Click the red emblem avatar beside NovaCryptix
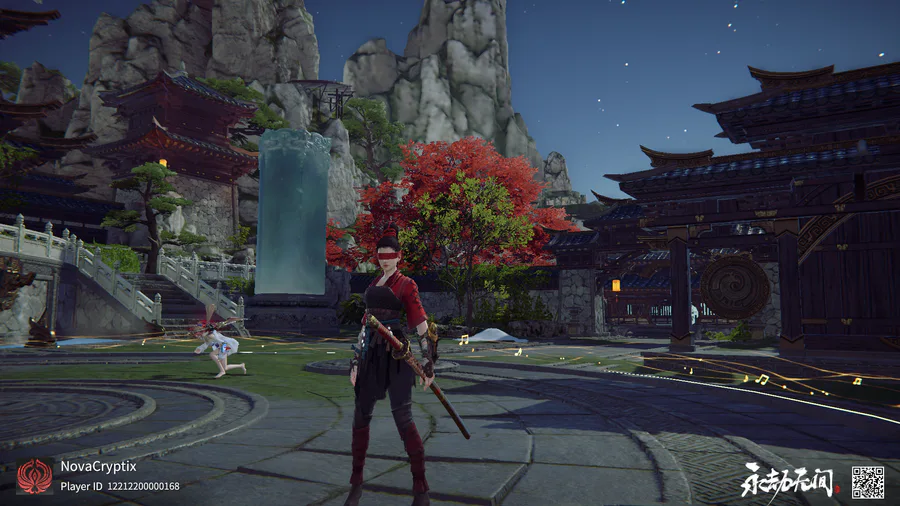The height and width of the screenshot is (506, 900). click(x=35, y=476)
